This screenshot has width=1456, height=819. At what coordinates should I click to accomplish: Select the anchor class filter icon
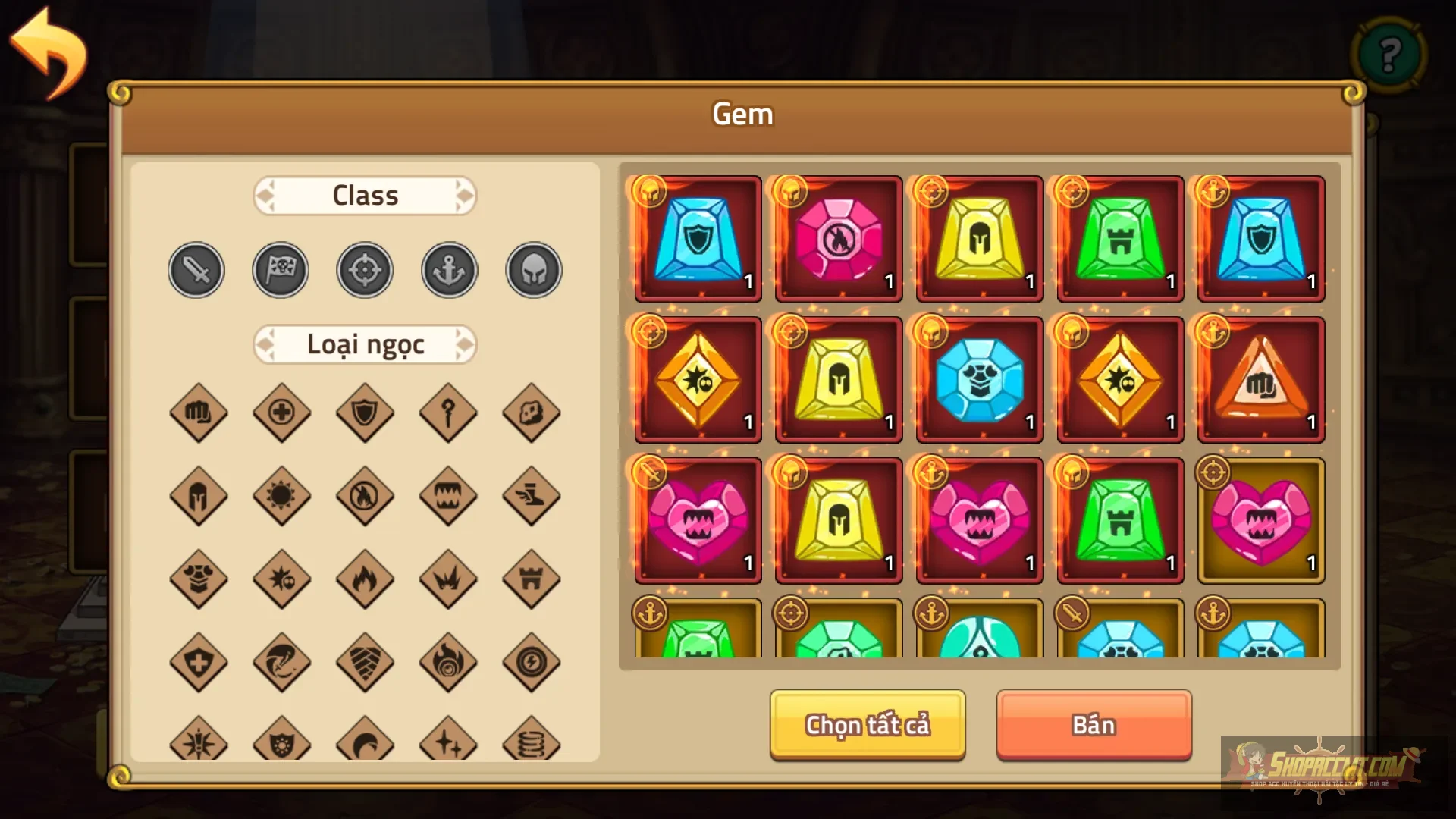pyautogui.click(x=448, y=270)
